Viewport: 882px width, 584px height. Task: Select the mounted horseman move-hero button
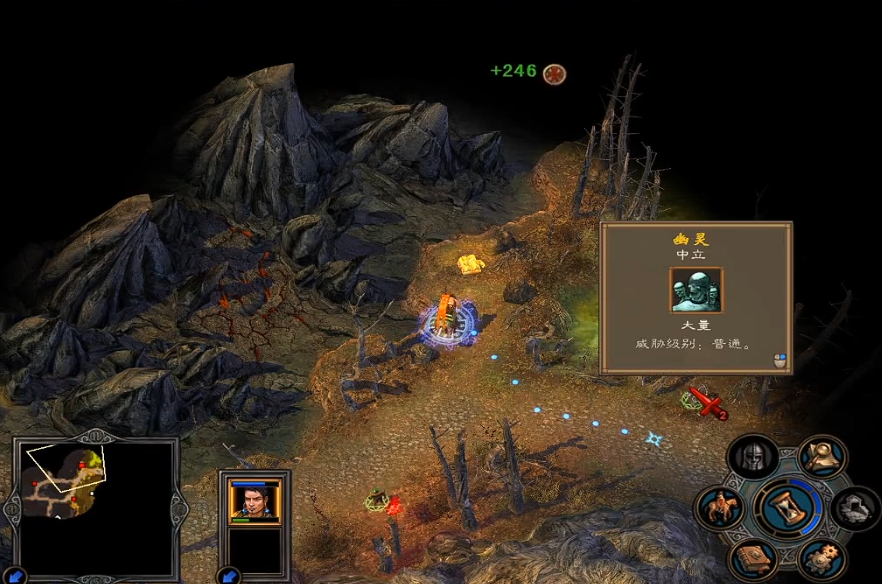[719, 508]
